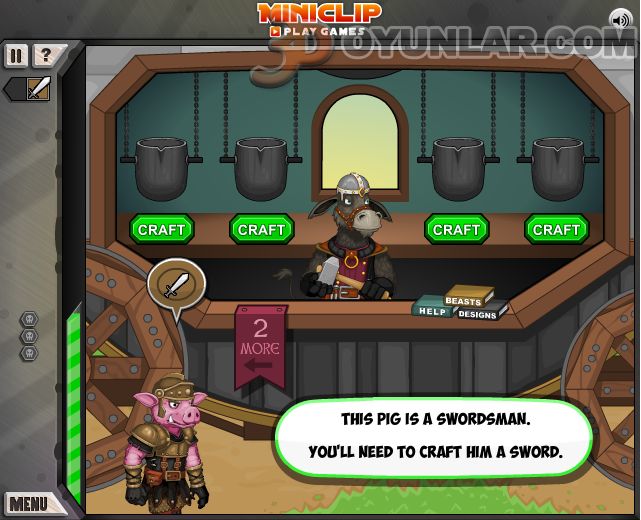Open the BEASTS book

[x=463, y=299]
